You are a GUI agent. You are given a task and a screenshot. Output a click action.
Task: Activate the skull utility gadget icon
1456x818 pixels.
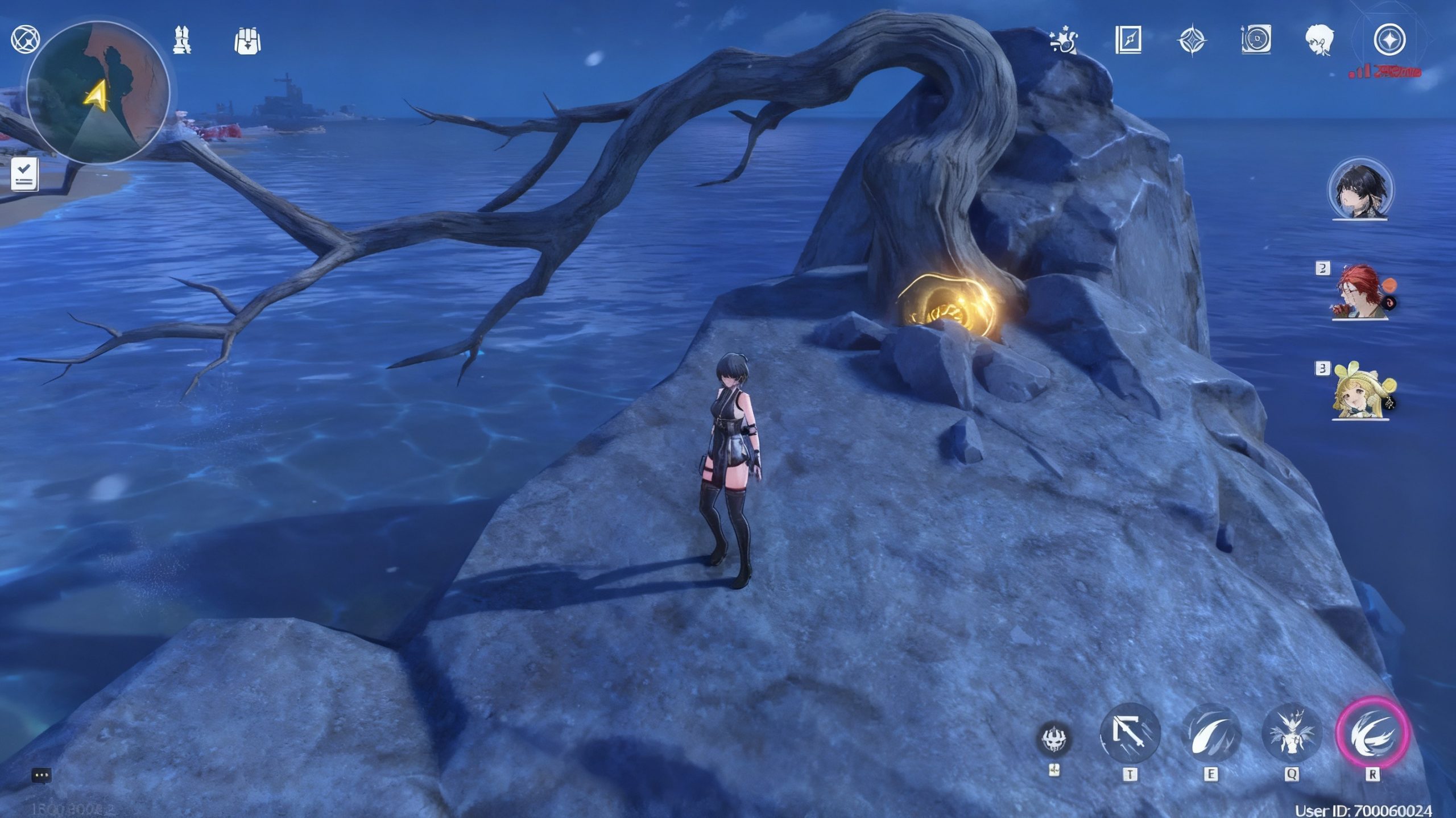click(1056, 739)
